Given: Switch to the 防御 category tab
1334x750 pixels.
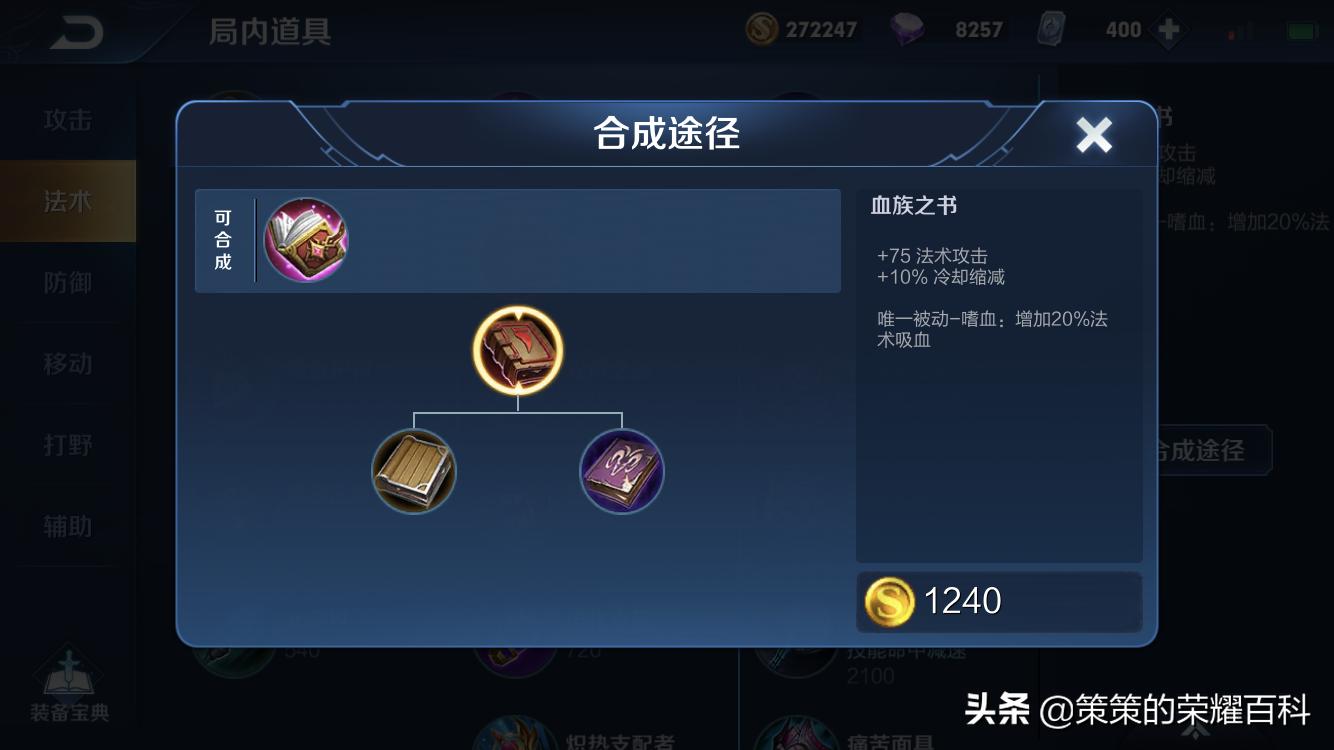Looking at the screenshot, I should [x=67, y=283].
